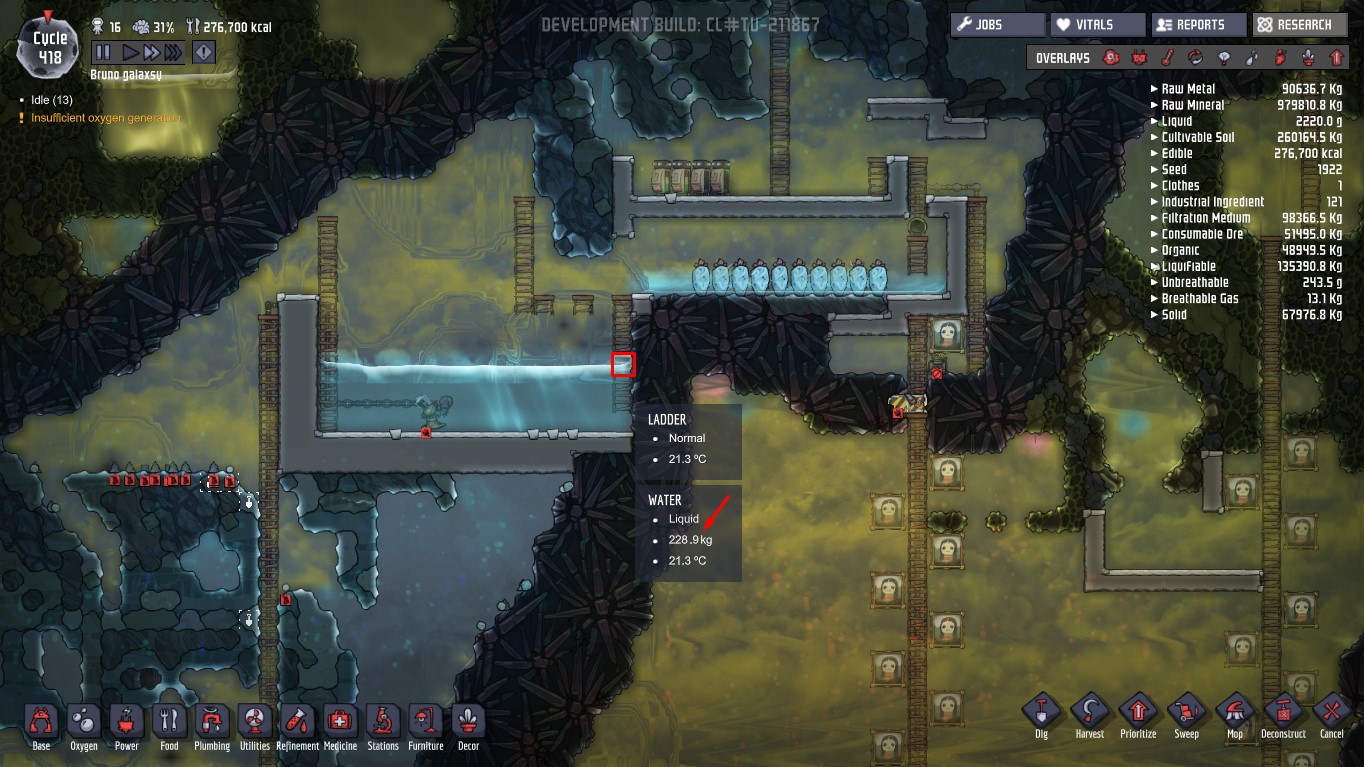Open the Oxygen build category

84,721
